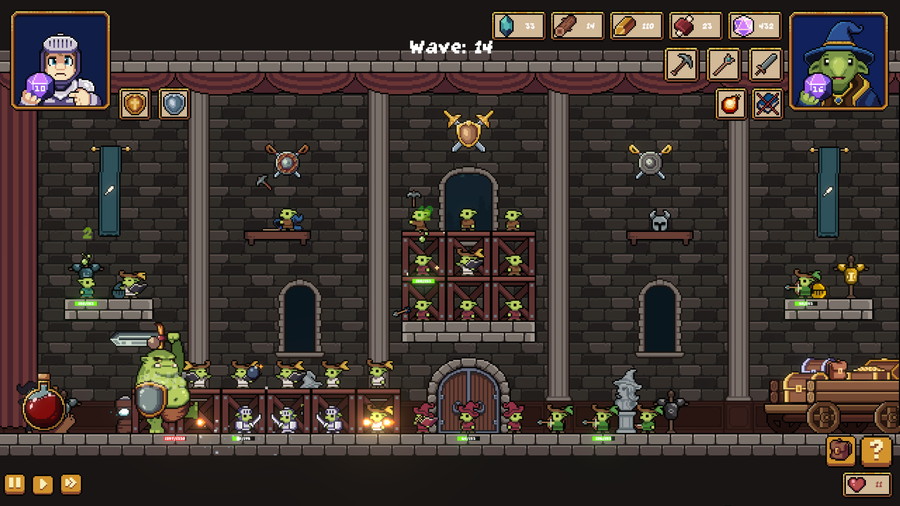
Task: Select the pickaxe tool icon
Action: (x=682, y=65)
